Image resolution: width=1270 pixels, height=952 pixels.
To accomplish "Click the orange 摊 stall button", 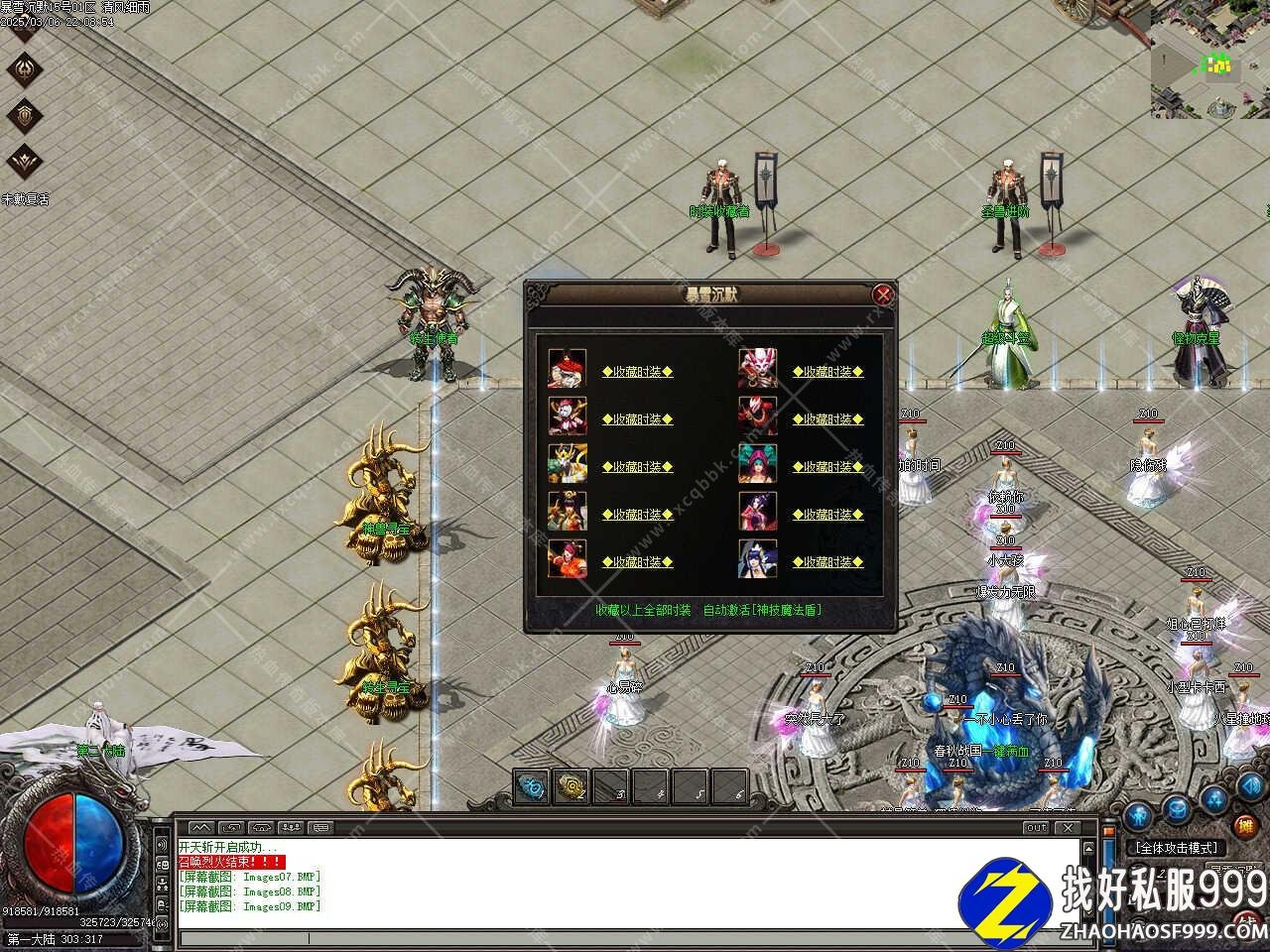I will (x=1244, y=825).
